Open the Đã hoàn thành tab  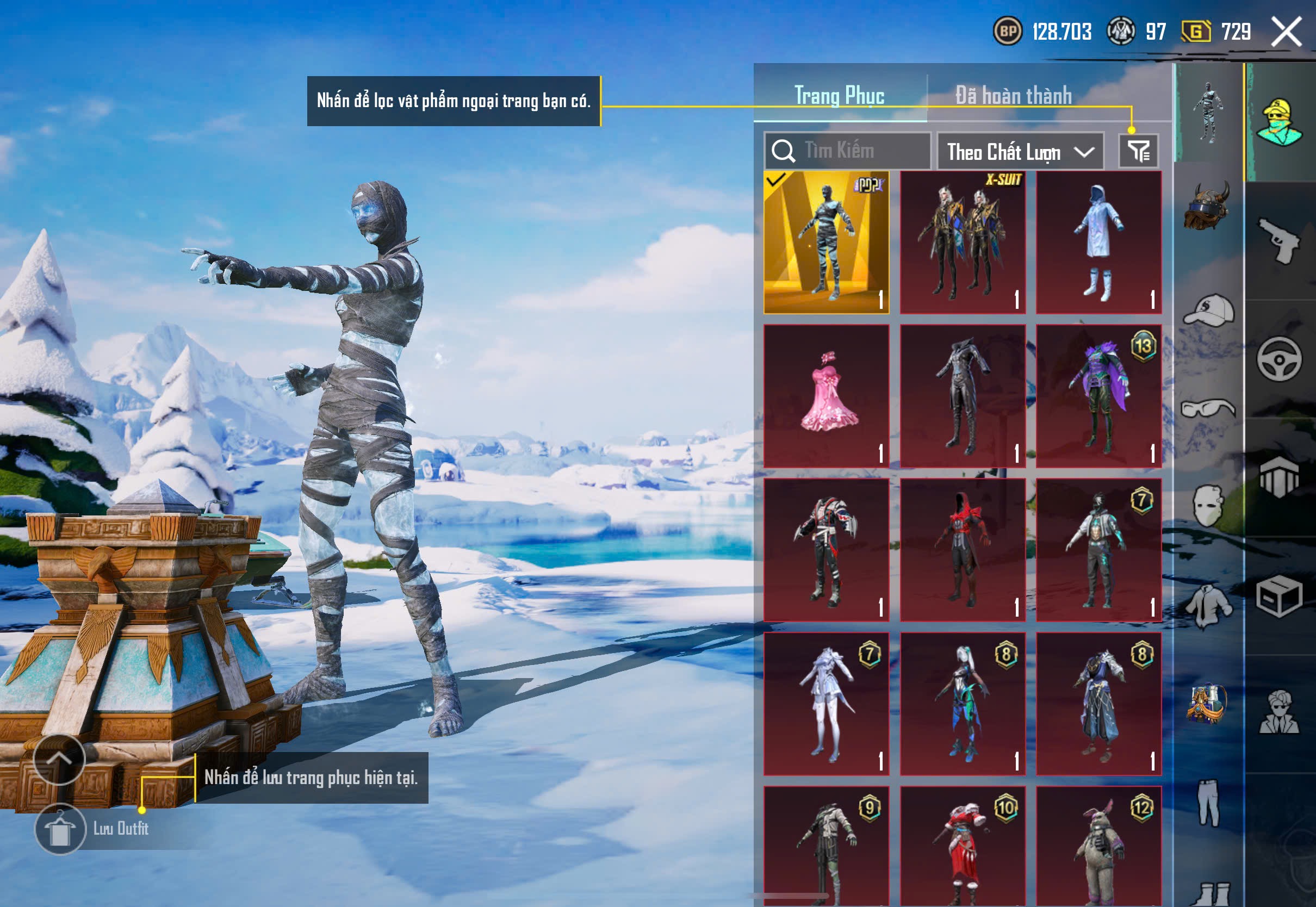(x=1013, y=96)
